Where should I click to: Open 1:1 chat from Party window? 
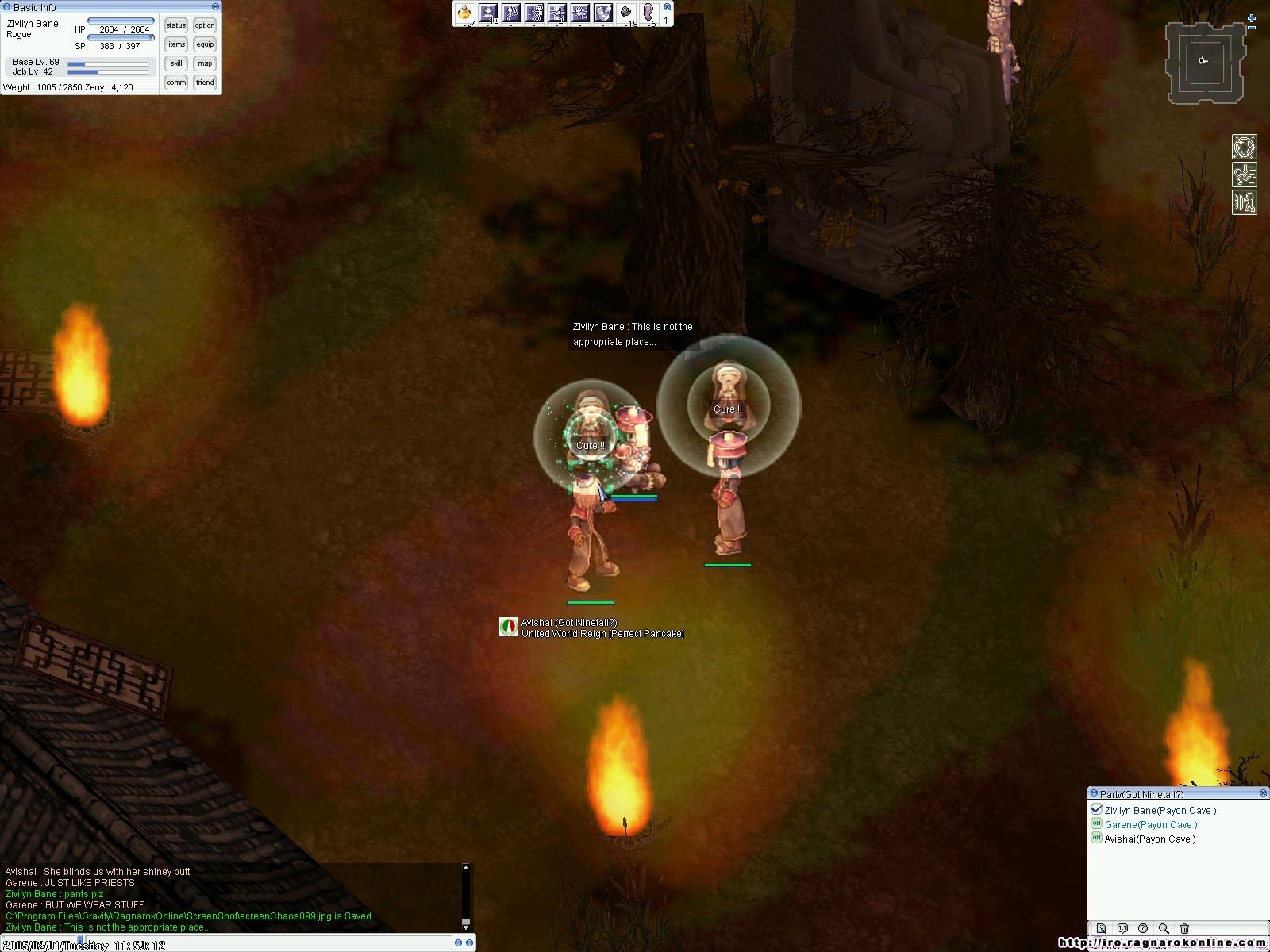(x=1122, y=928)
